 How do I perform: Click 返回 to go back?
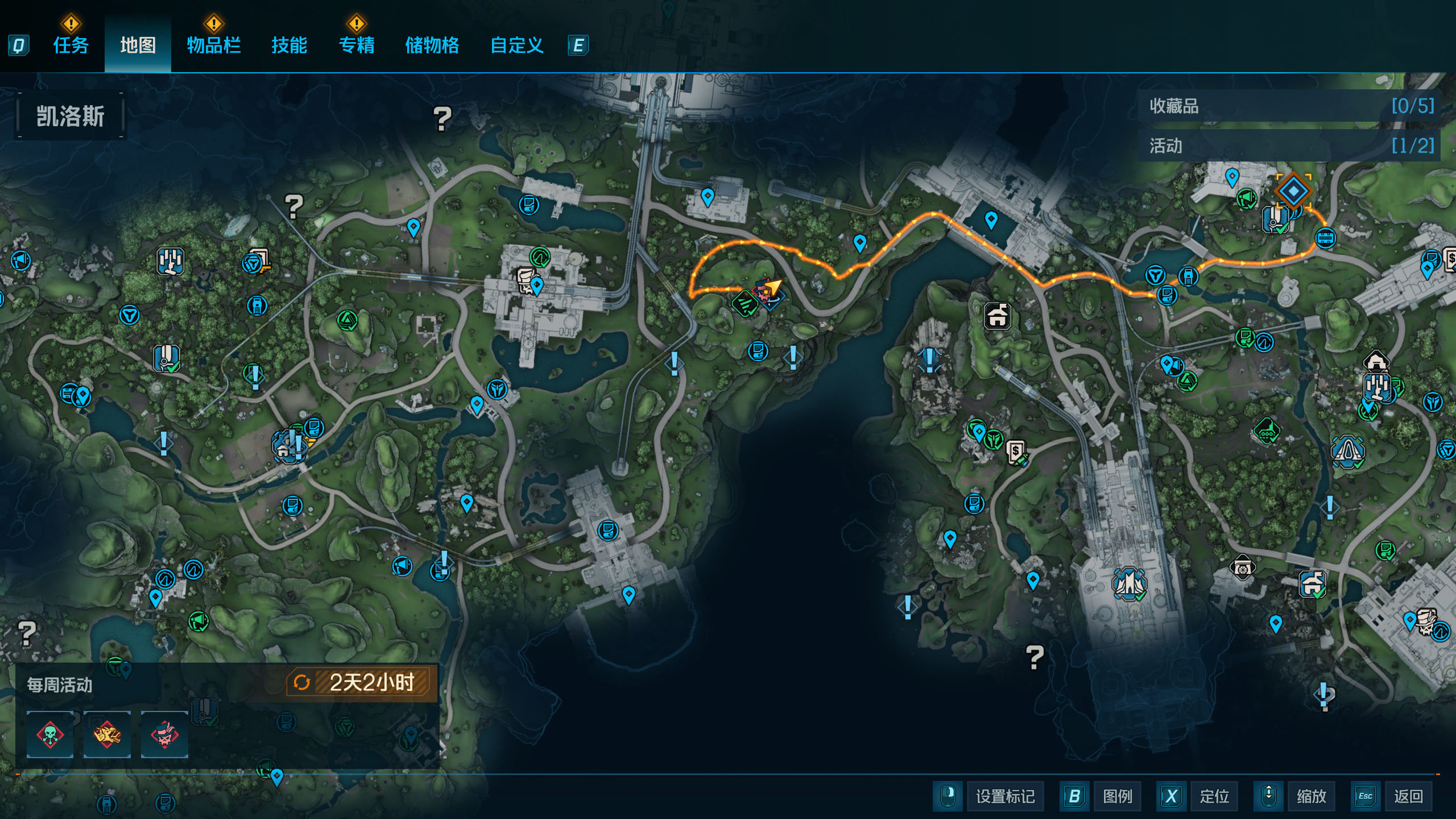point(1408,796)
